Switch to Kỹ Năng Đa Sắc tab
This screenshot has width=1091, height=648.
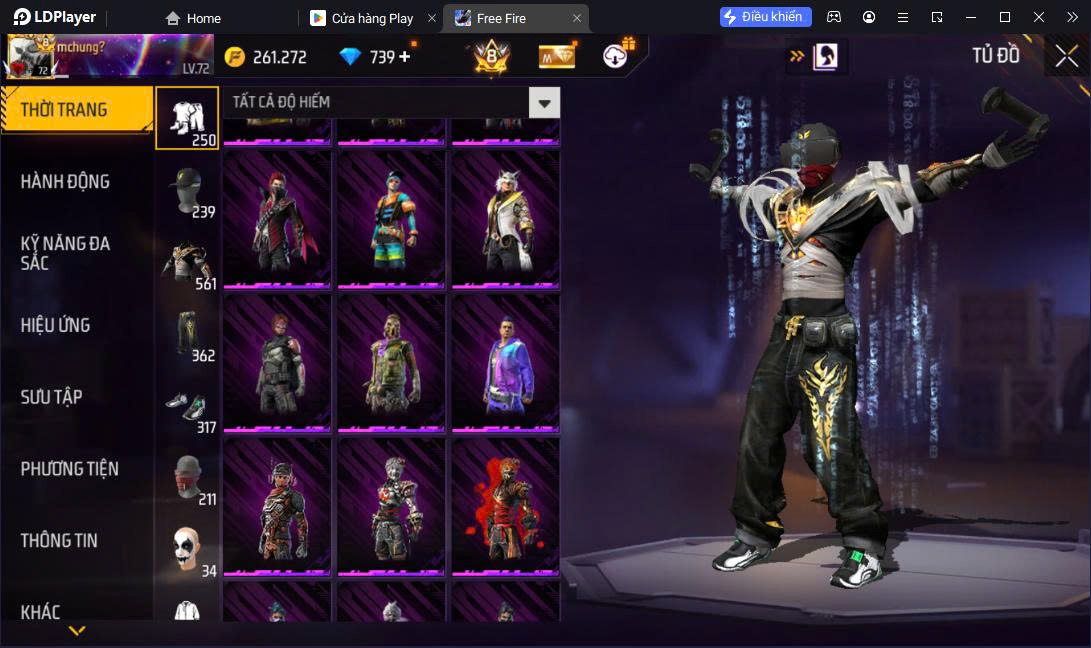coord(65,253)
